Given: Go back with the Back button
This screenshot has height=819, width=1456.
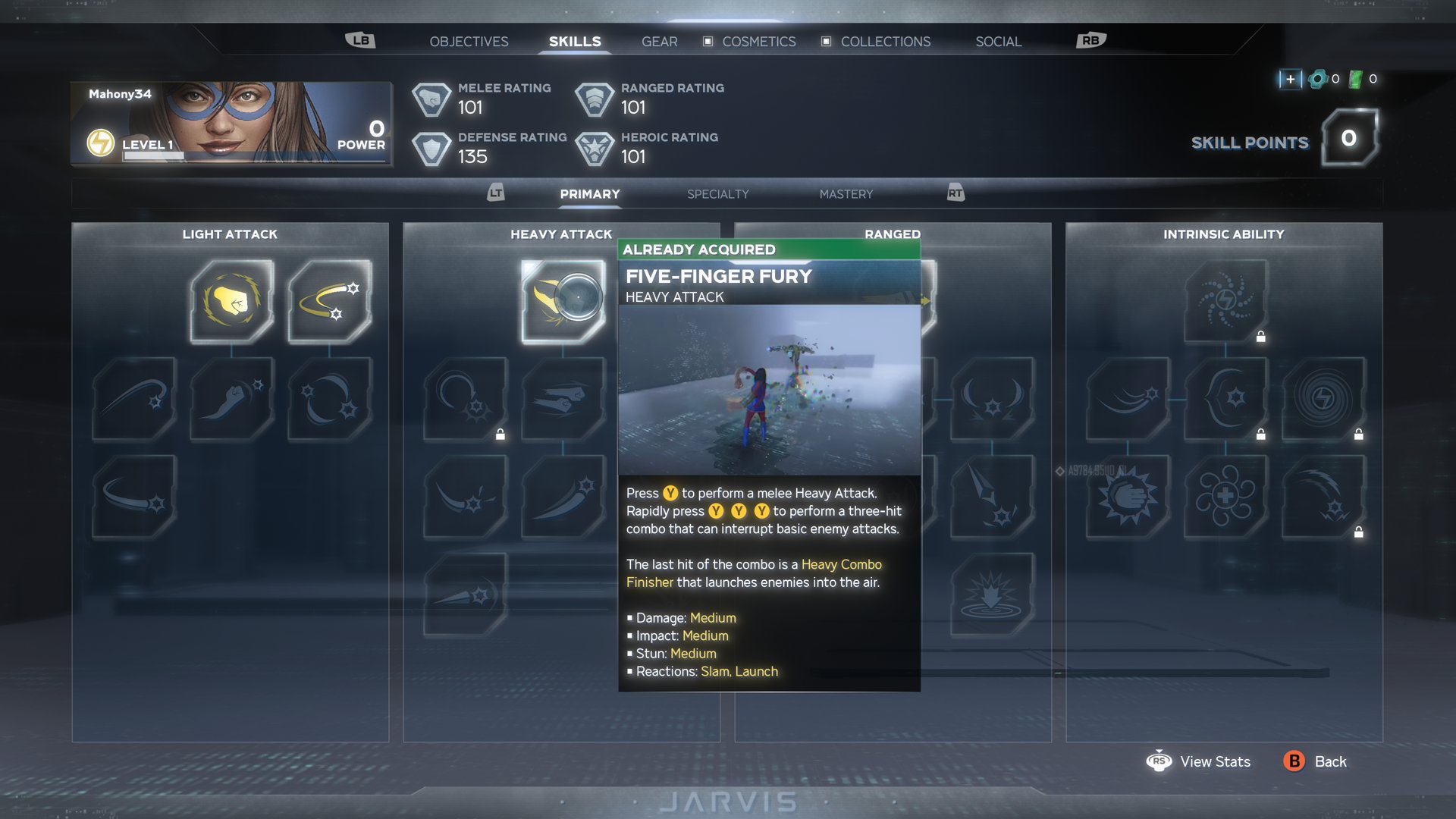Looking at the screenshot, I should tap(1315, 761).
